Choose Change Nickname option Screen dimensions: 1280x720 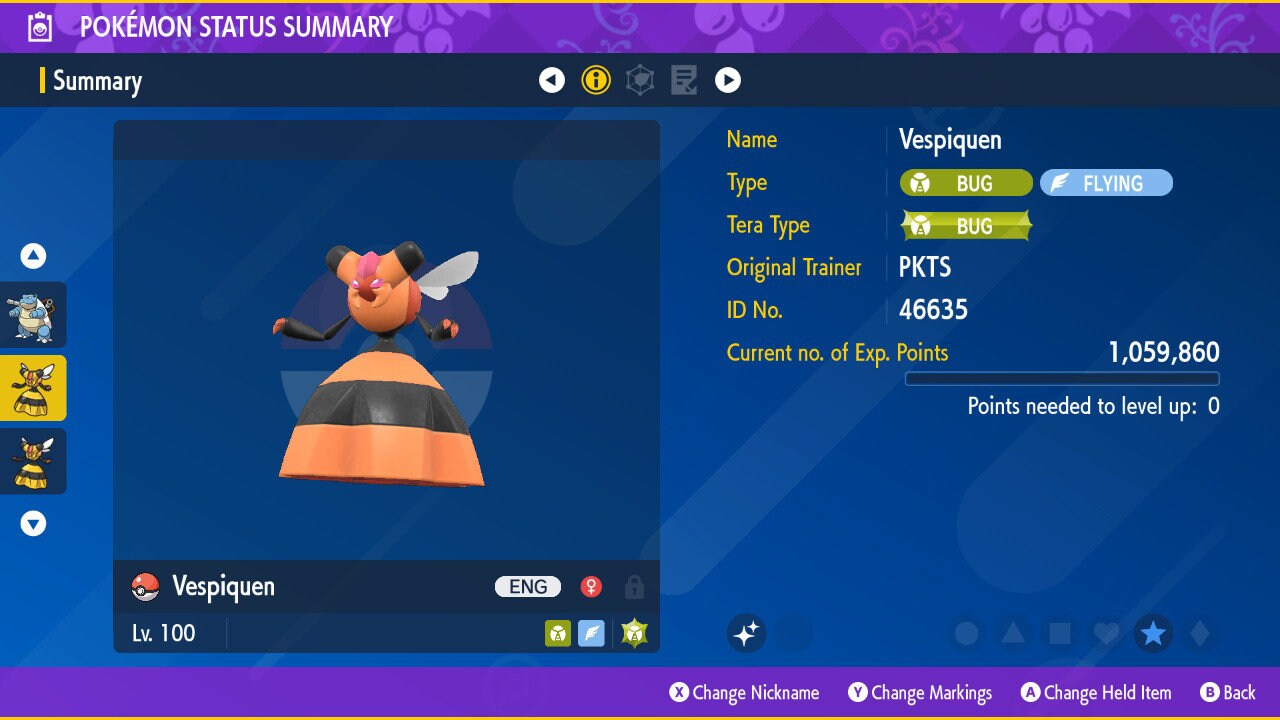(x=745, y=693)
